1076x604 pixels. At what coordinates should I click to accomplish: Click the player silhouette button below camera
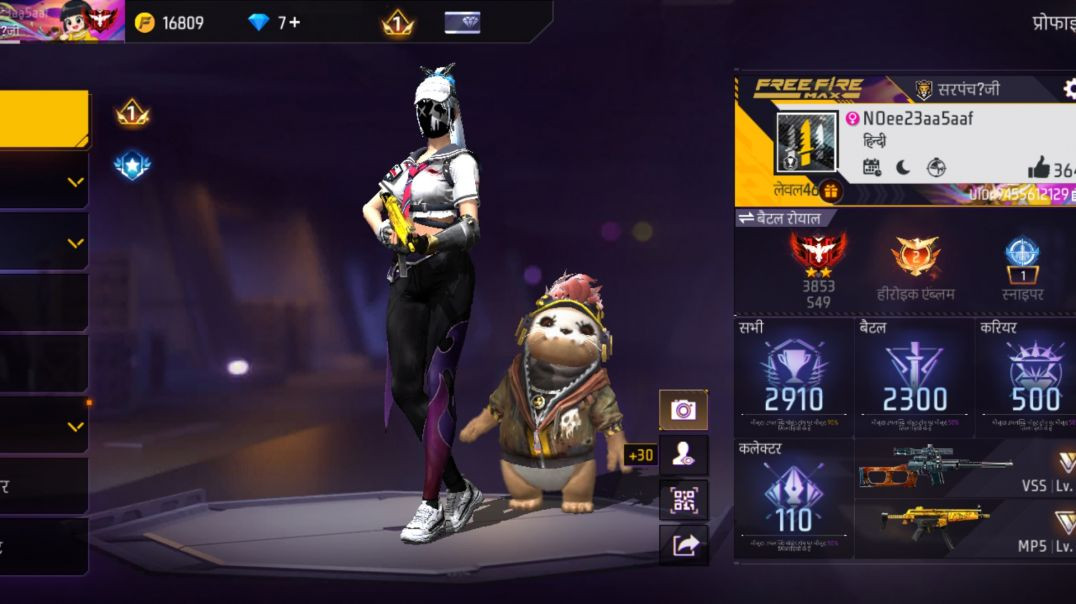click(683, 455)
